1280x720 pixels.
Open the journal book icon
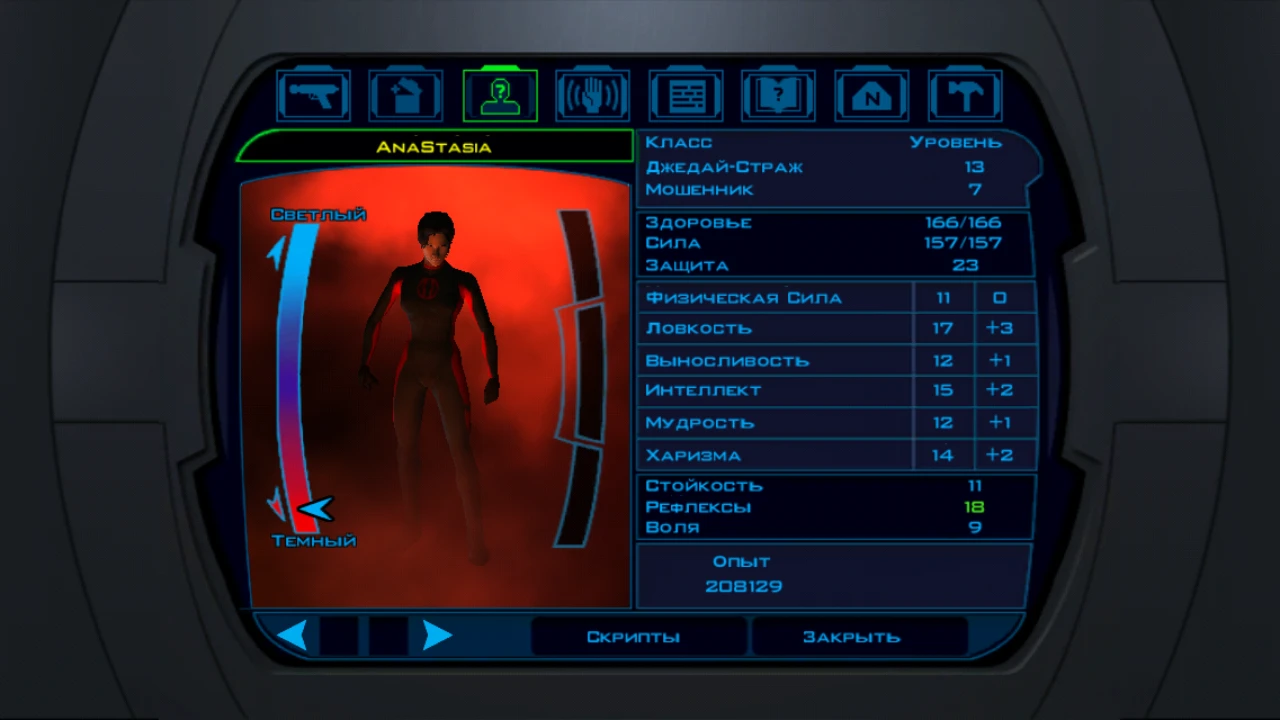pyautogui.click(x=778, y=93)
